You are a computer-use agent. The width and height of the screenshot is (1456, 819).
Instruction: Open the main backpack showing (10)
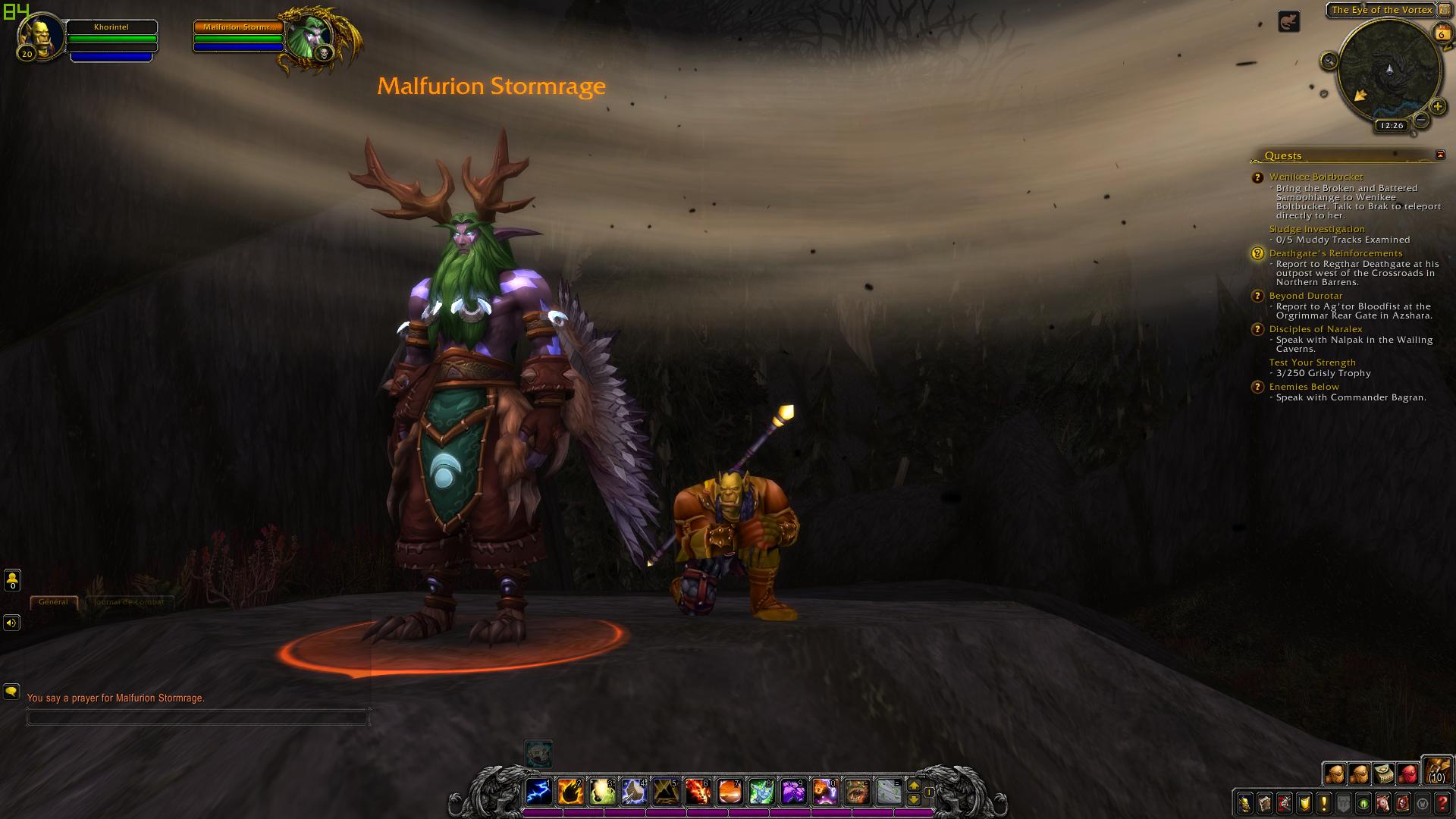coord(1436,770)
